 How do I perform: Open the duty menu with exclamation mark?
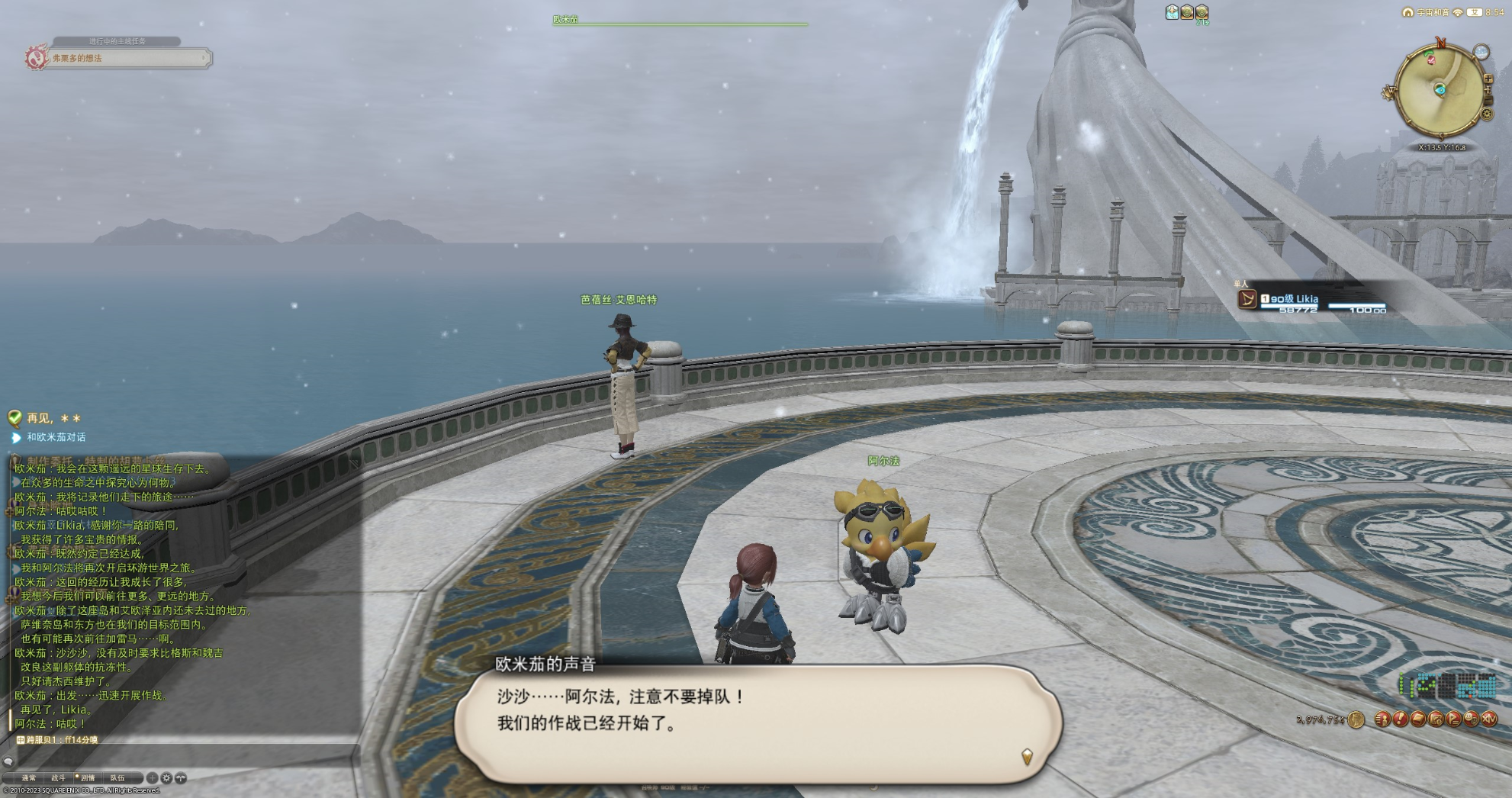1400,719
